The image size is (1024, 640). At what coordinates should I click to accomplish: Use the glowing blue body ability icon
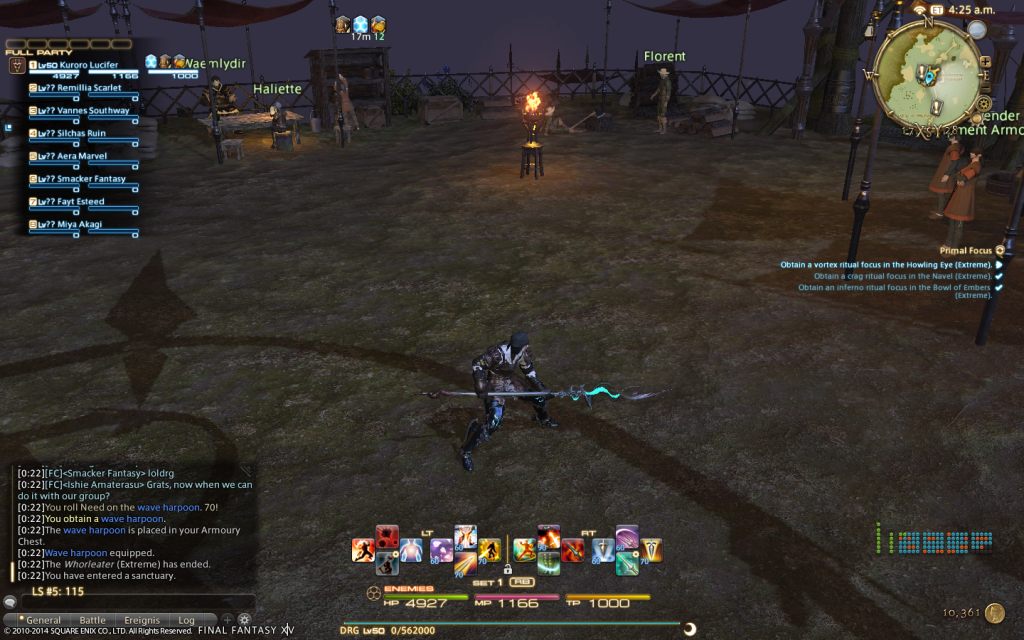pos(411,550)
